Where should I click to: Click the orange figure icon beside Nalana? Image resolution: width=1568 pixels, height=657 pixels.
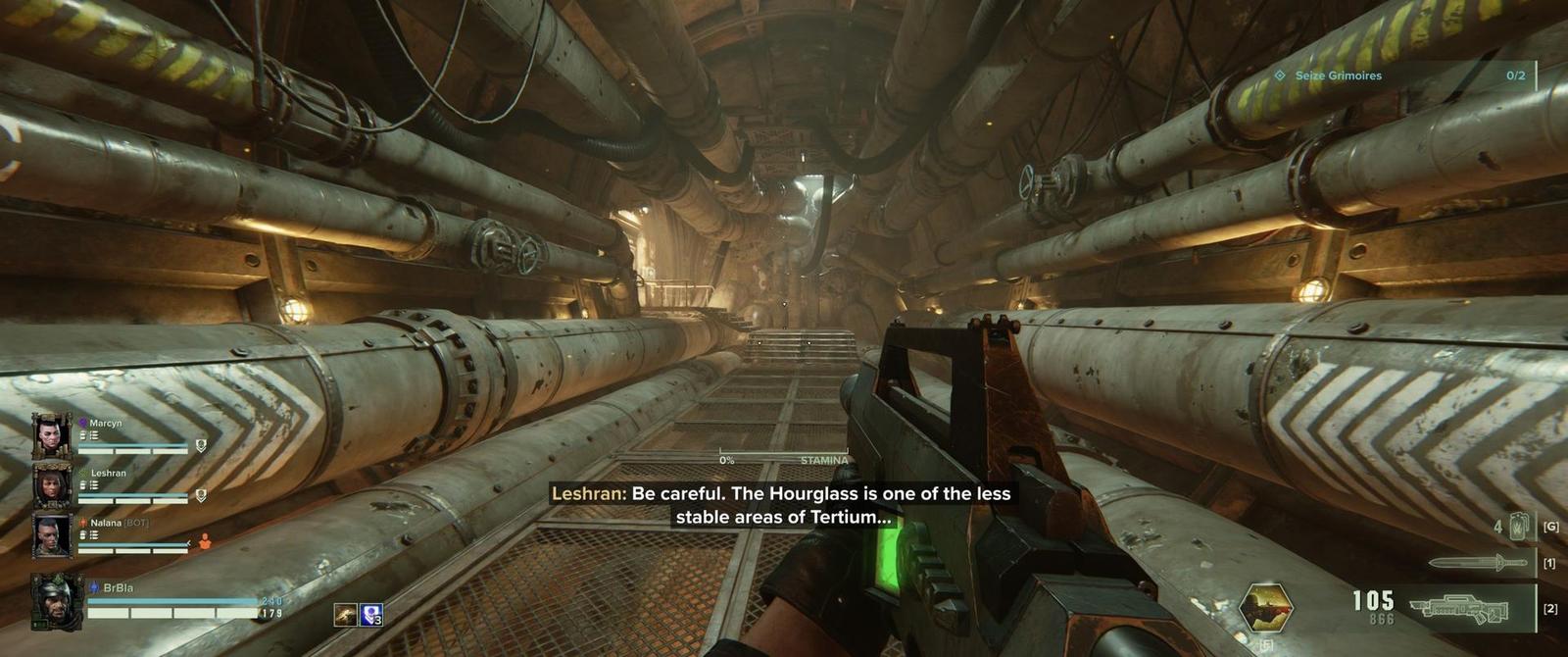(205, 541)
